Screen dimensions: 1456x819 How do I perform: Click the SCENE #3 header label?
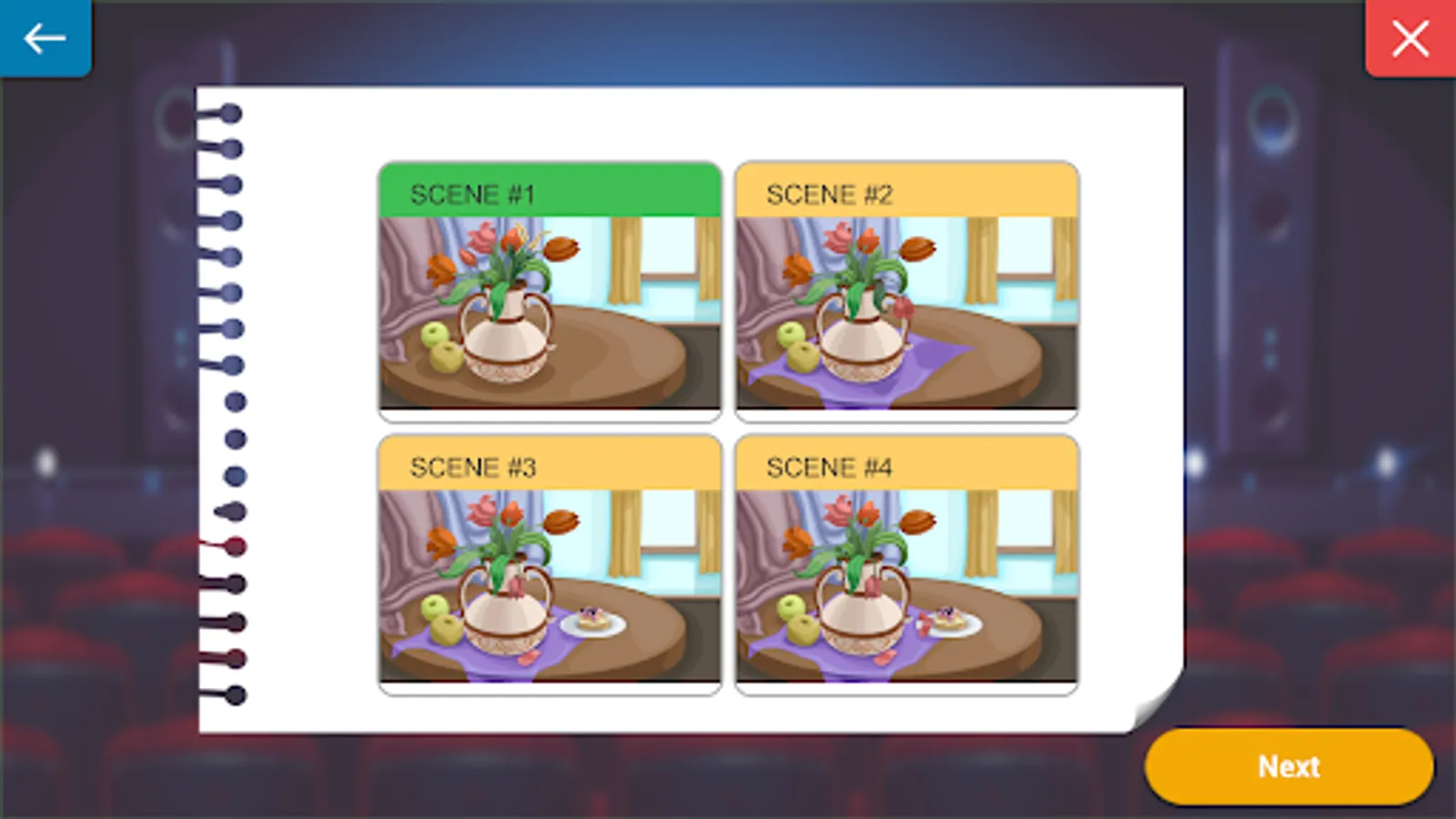473,468
